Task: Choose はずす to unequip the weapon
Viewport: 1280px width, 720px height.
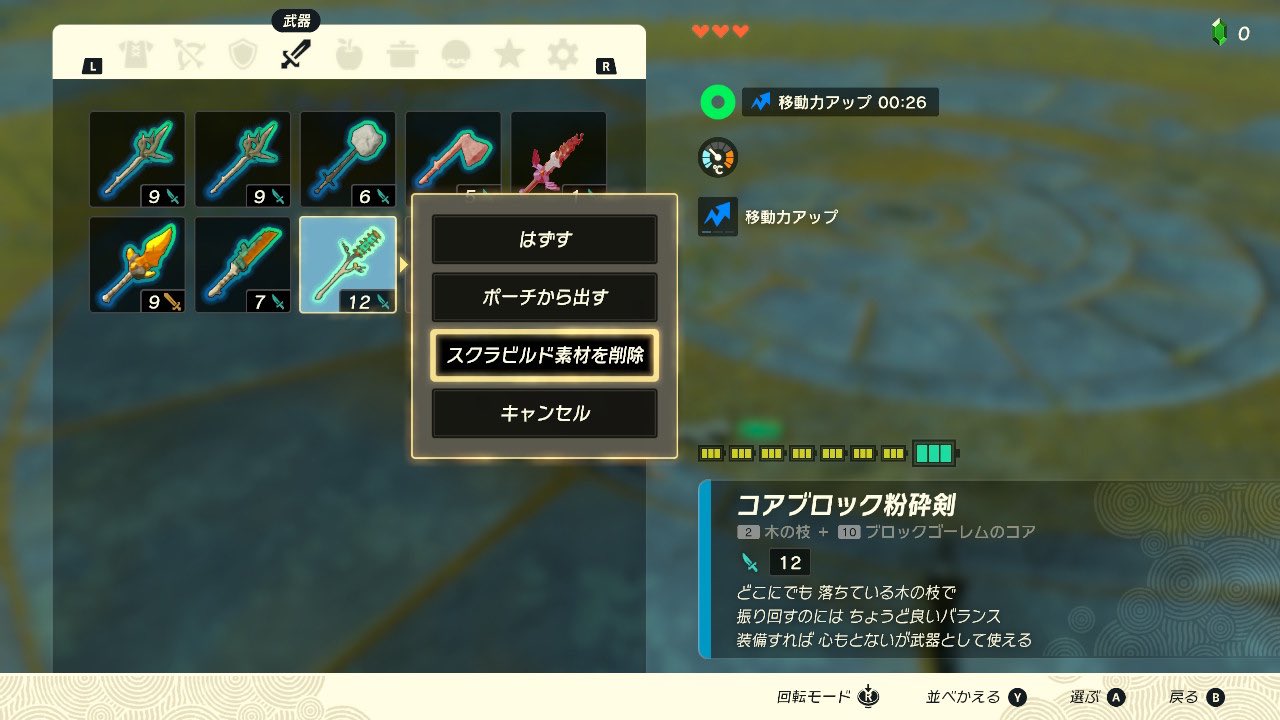Action: pos(544,240)
